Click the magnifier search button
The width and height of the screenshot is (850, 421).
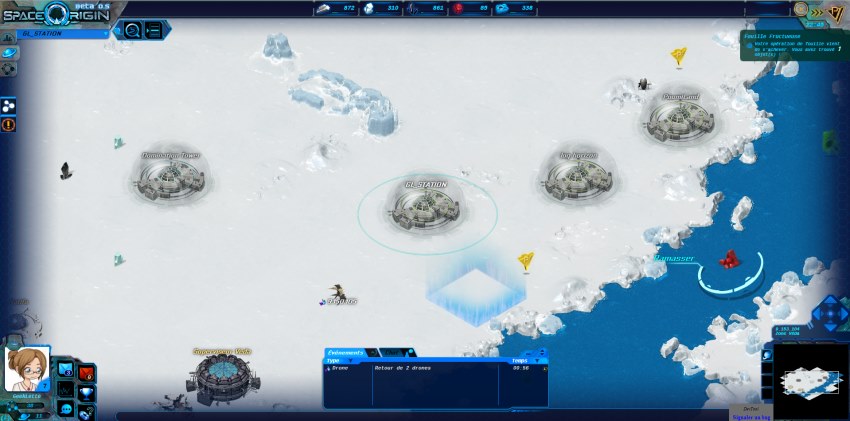coord(131,30)
